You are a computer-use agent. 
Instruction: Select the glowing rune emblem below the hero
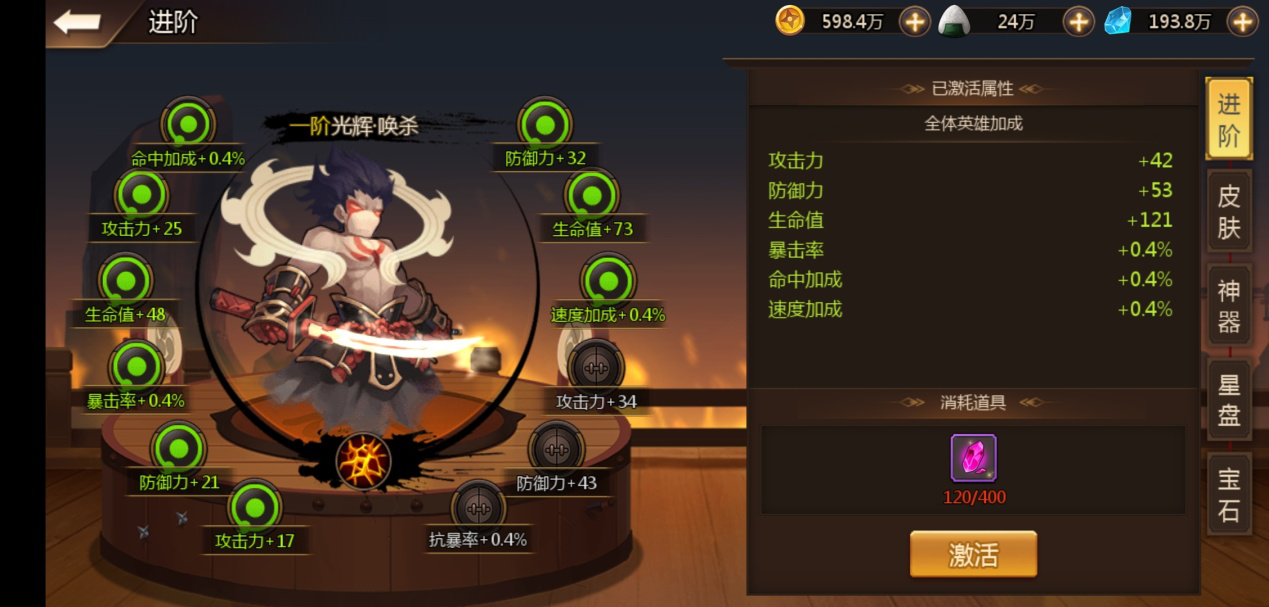click(x=363, y=461)
